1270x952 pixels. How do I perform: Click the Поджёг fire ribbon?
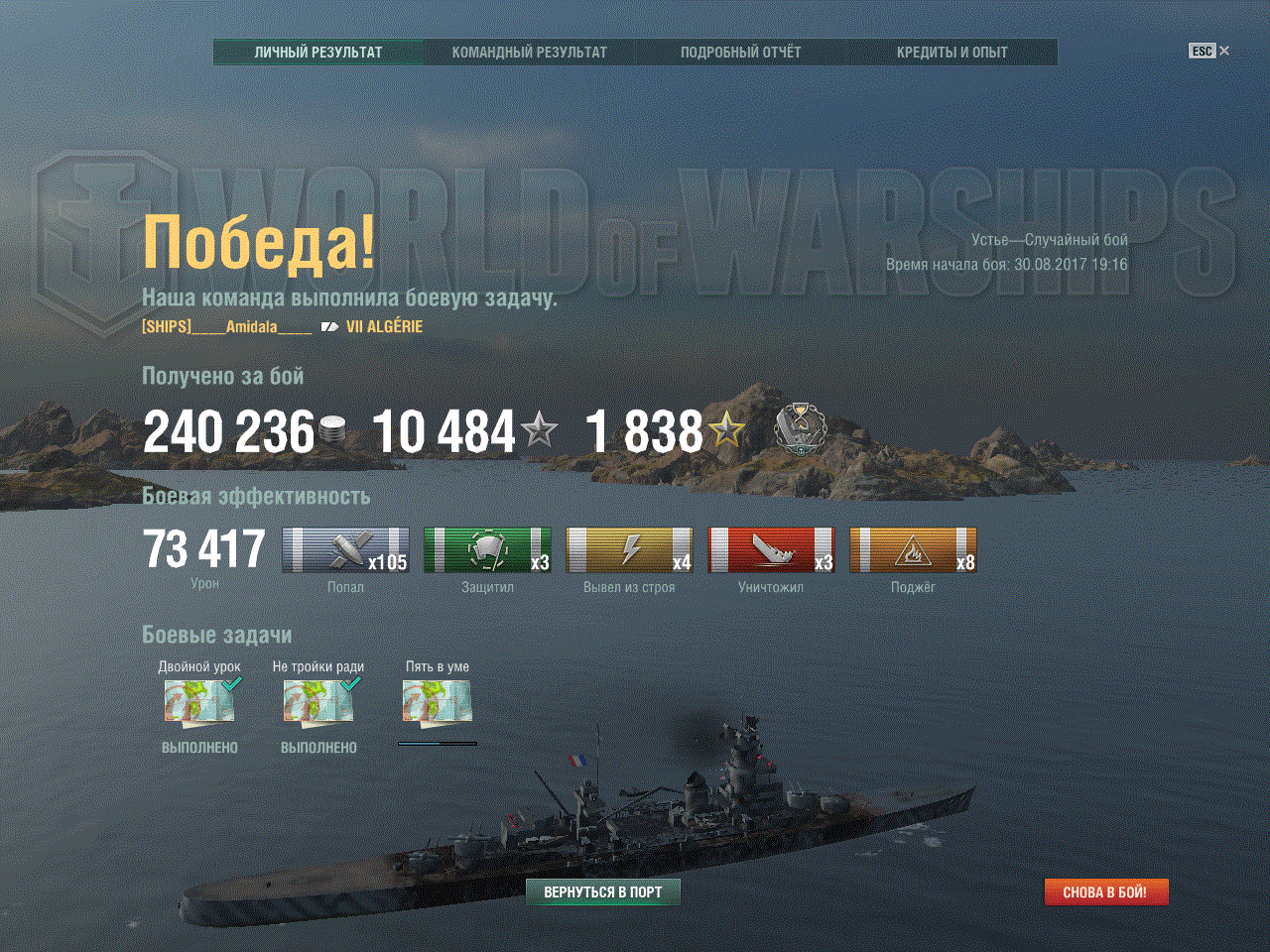913,550
